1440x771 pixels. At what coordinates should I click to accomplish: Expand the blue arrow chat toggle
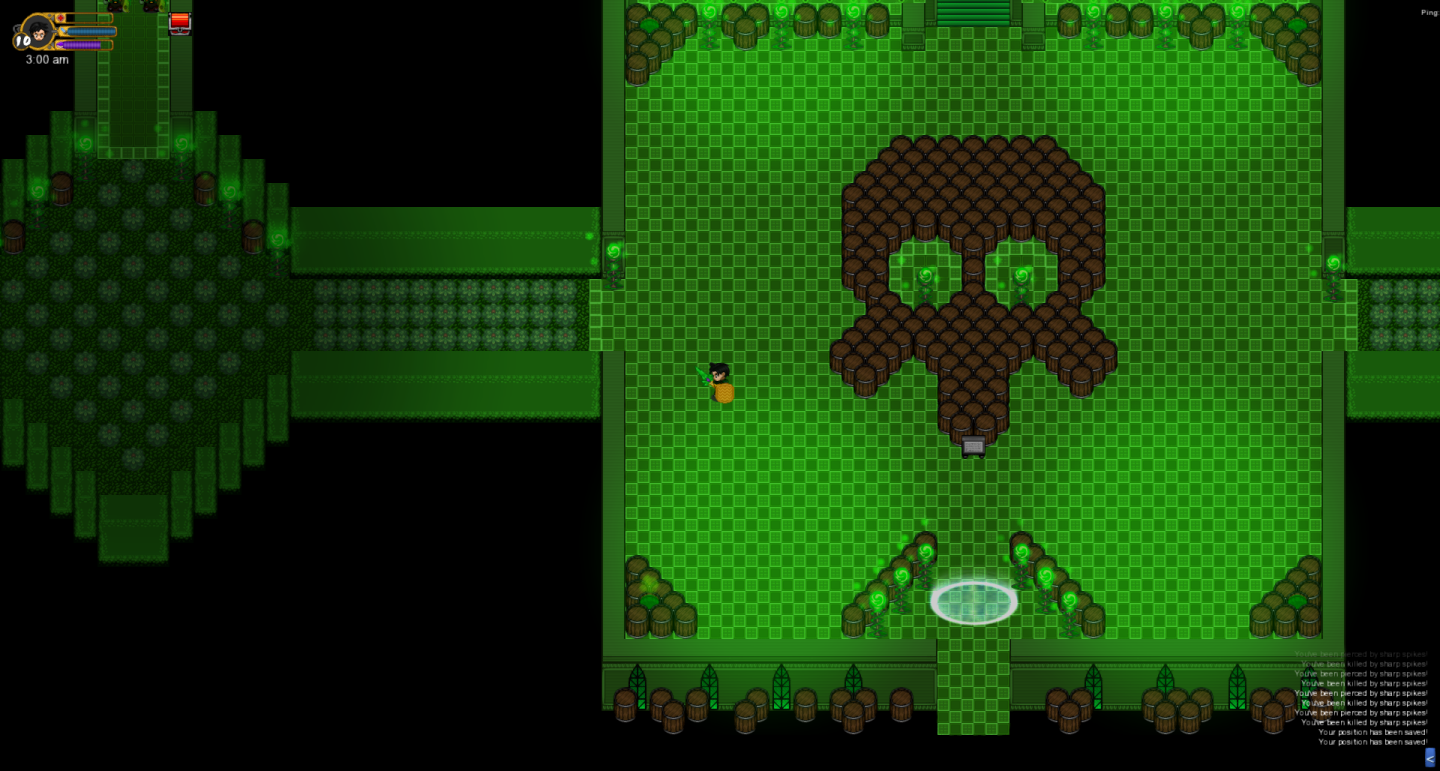click(x=1430, y=758)
